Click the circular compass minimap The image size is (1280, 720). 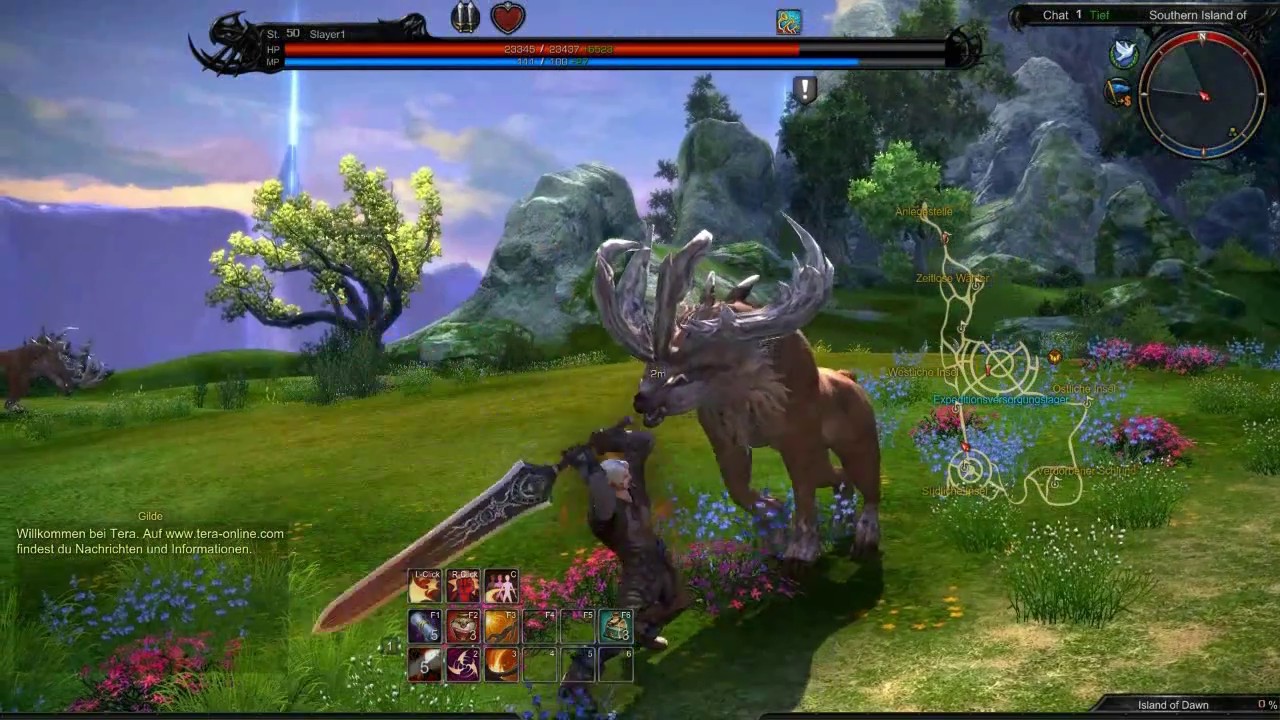click(x=1202, y=92)
